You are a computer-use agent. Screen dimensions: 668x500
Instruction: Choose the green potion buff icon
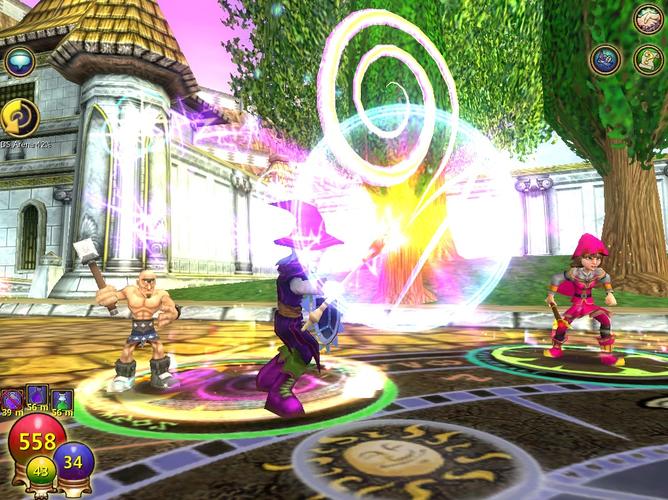(x=63, y=402)
